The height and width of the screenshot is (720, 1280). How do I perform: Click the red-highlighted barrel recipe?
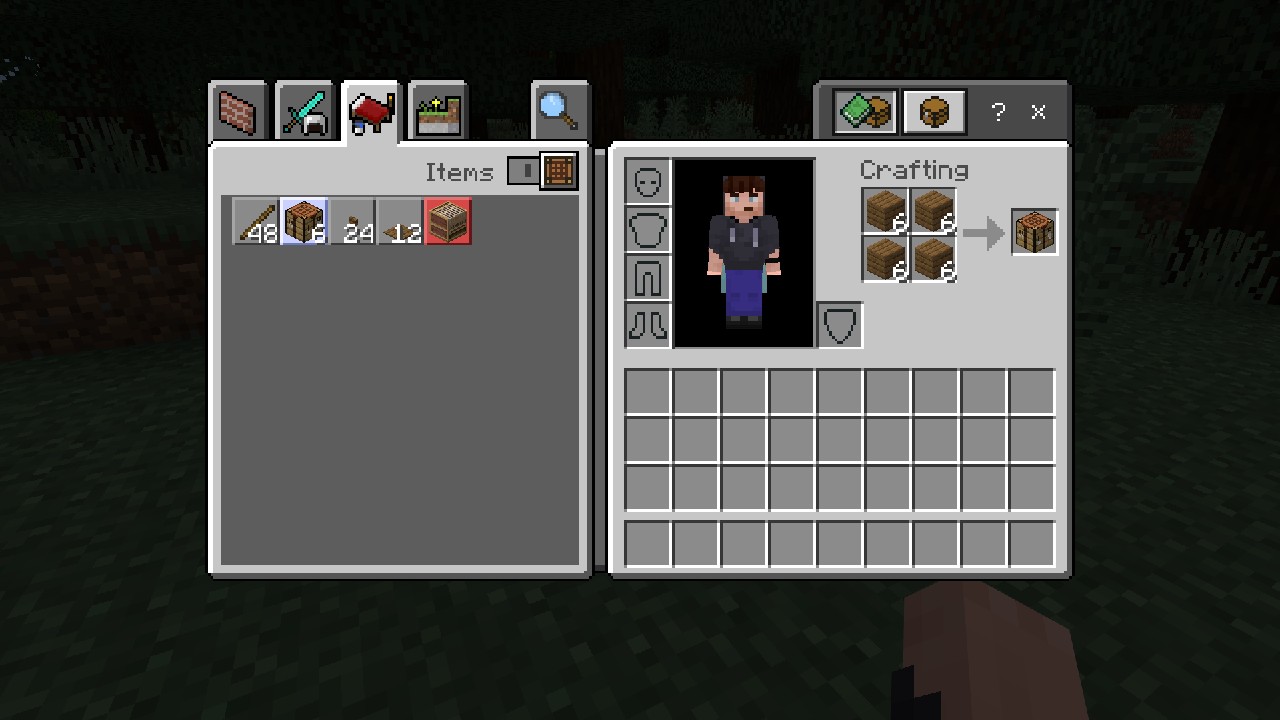point(447,221)
